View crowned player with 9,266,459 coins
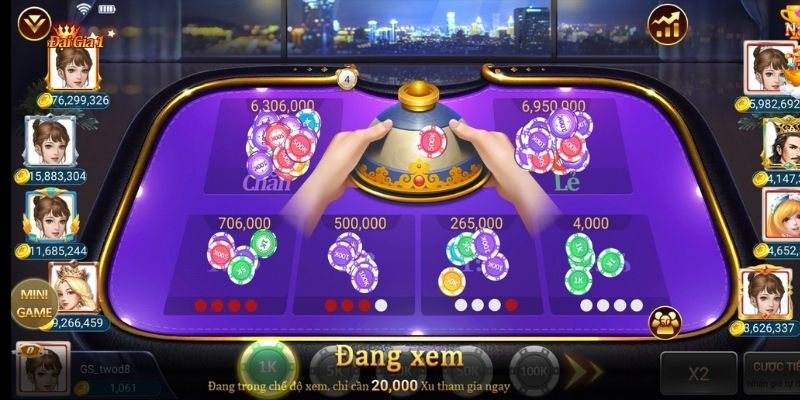800x400 pixels. [72, 289]
